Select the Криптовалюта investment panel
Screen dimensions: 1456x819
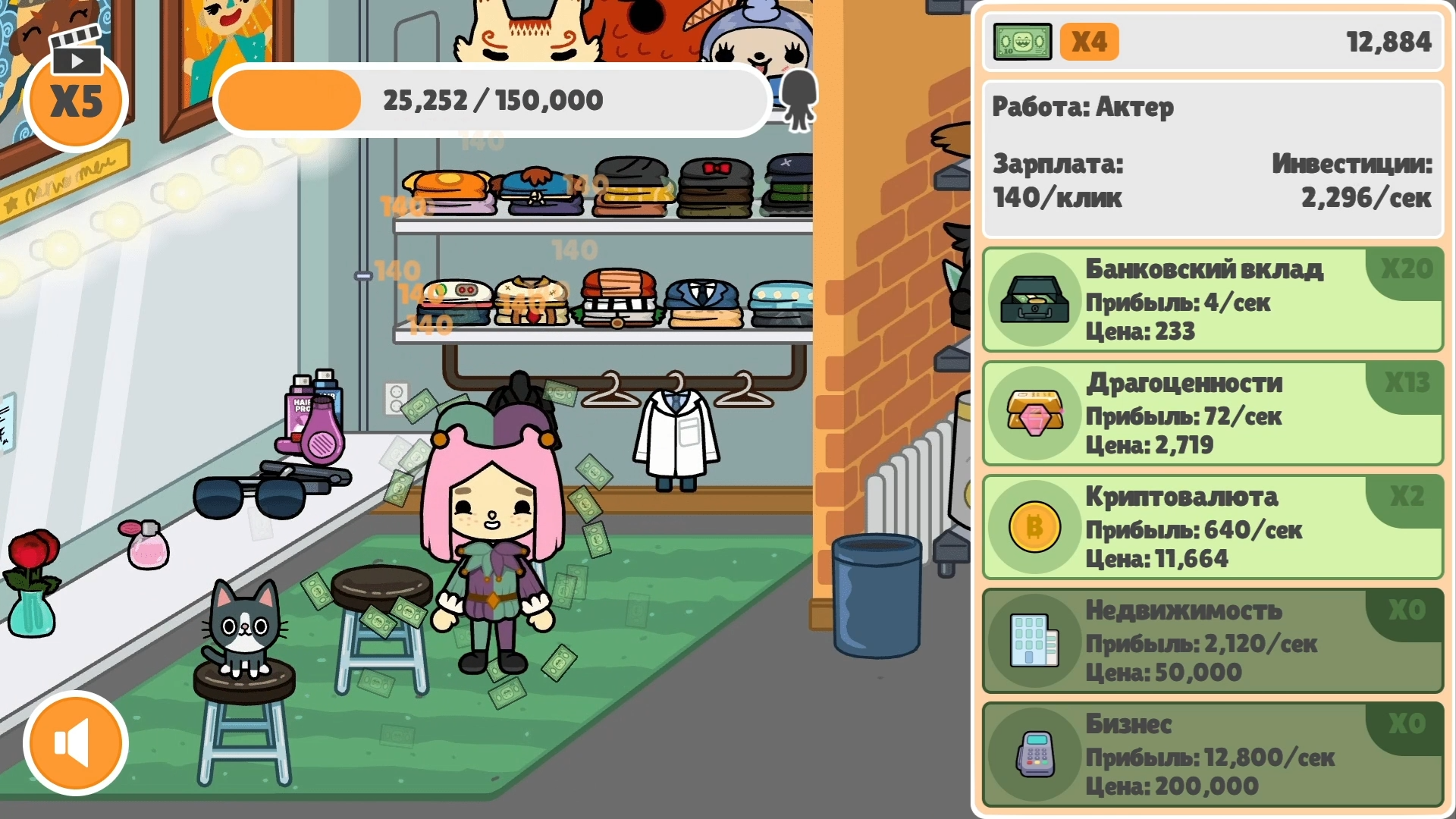pos(1213,528)
